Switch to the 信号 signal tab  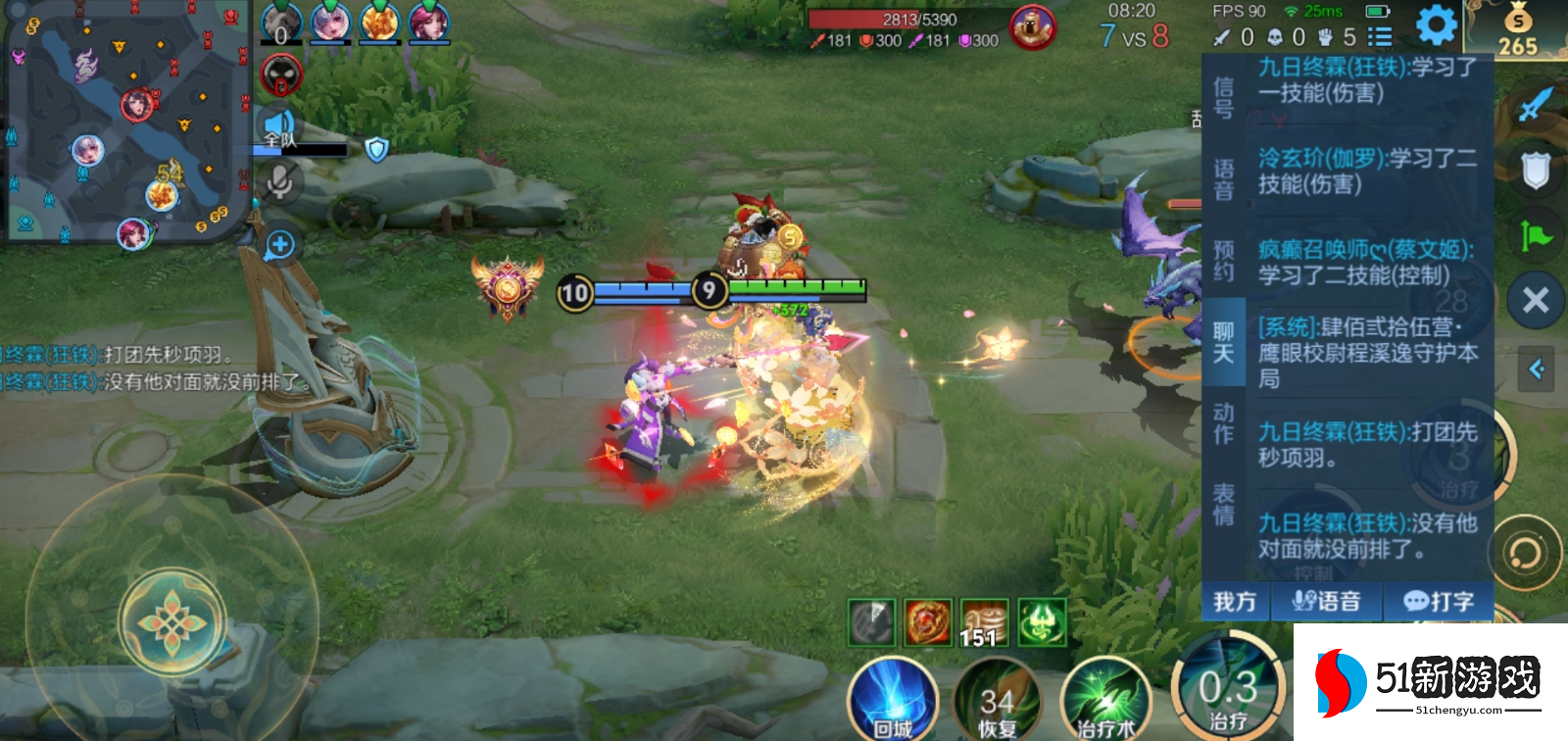point(1224,98)
